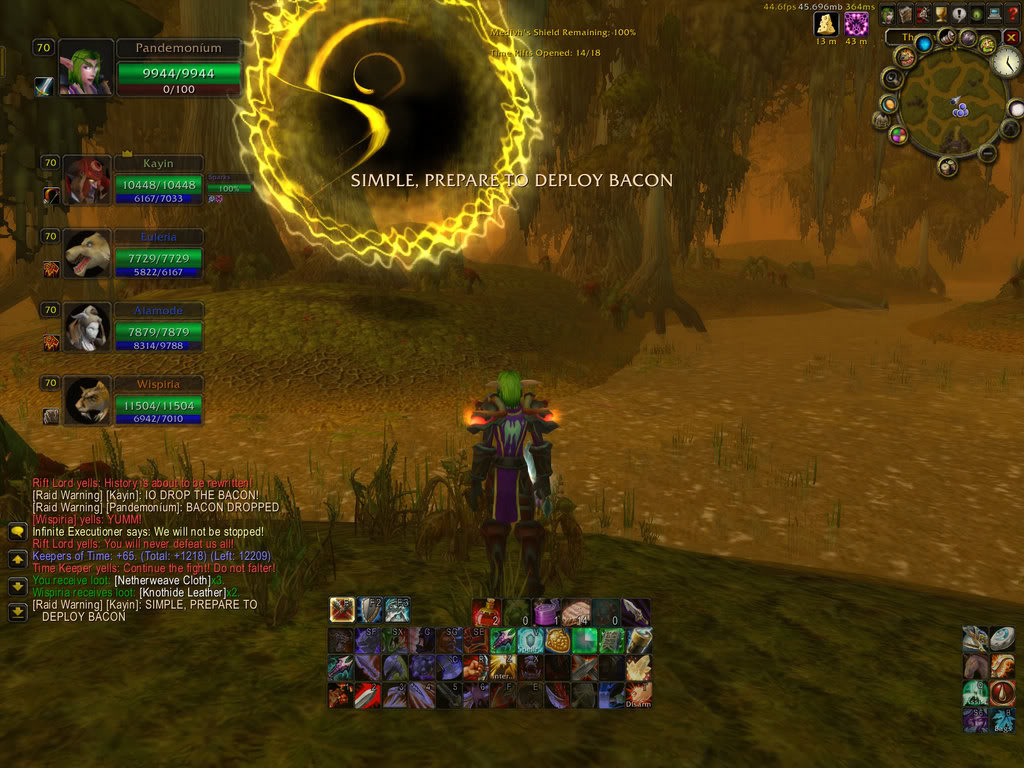The image size is (1024, 768).
Task: Switch to the shield stance marked F2
Action: [370, 609]
